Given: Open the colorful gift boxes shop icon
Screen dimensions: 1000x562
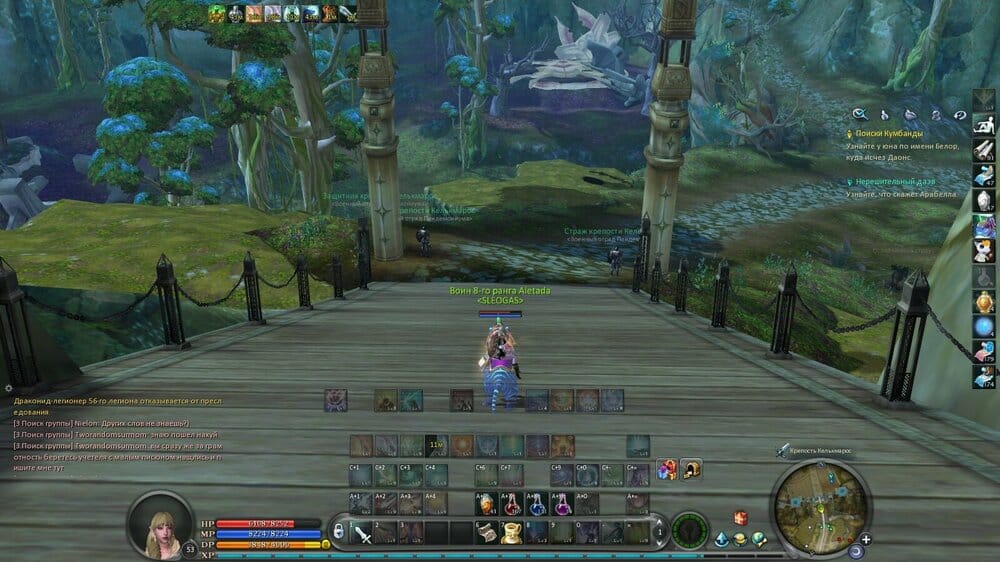Looking at the screenshot, I should click(666, 469).
